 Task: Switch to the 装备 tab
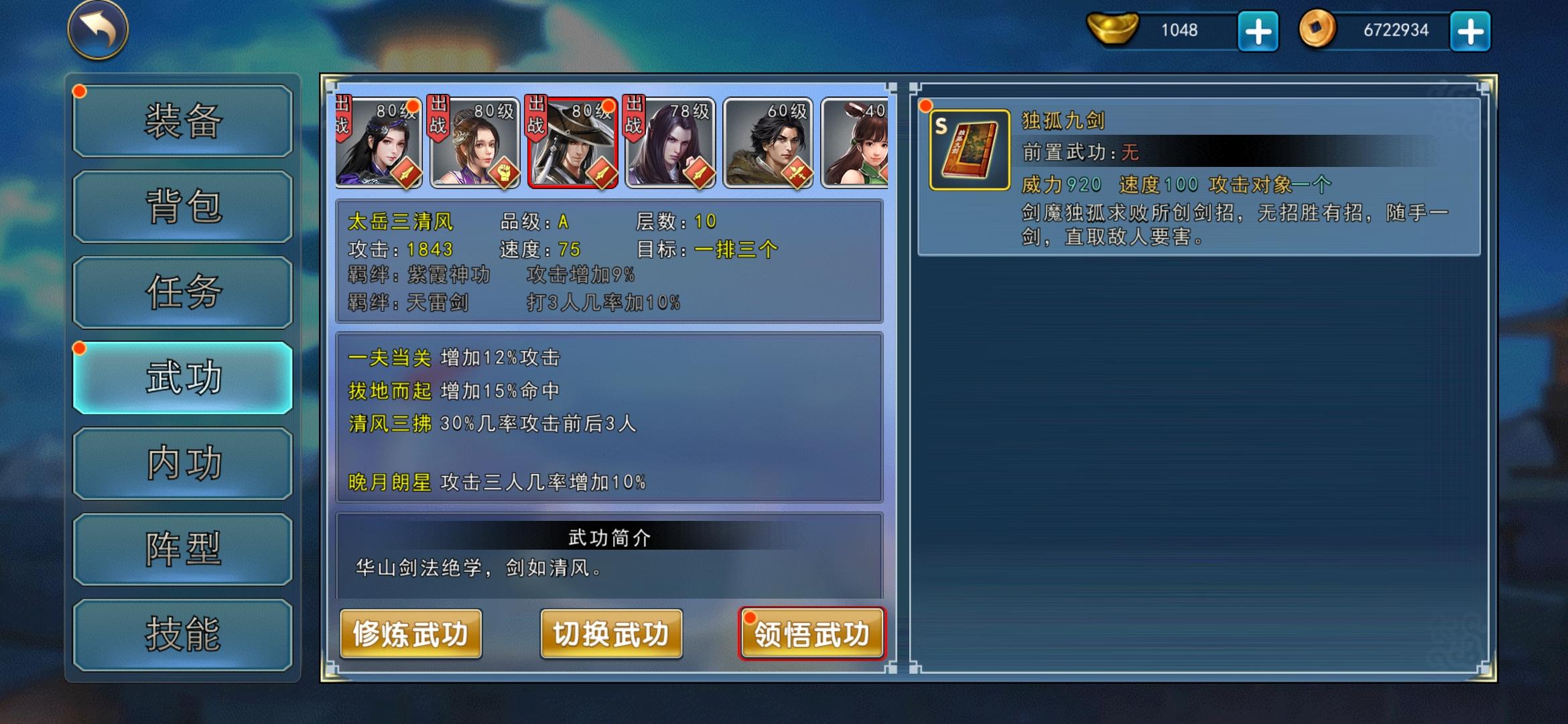[182, 122]
